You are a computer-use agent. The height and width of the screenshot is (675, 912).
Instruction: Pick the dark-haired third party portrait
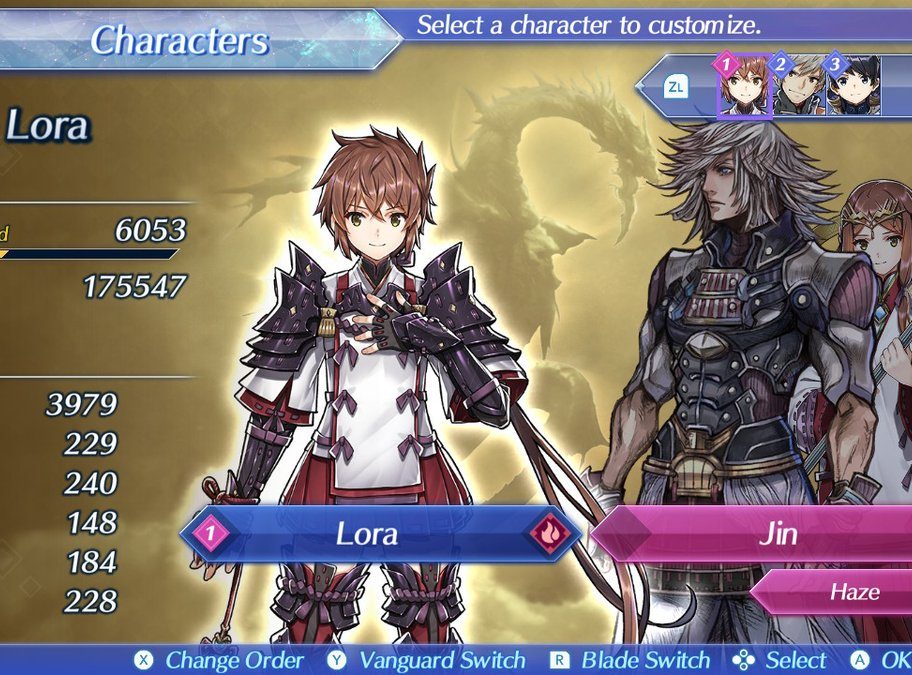[x=854, y=88]
